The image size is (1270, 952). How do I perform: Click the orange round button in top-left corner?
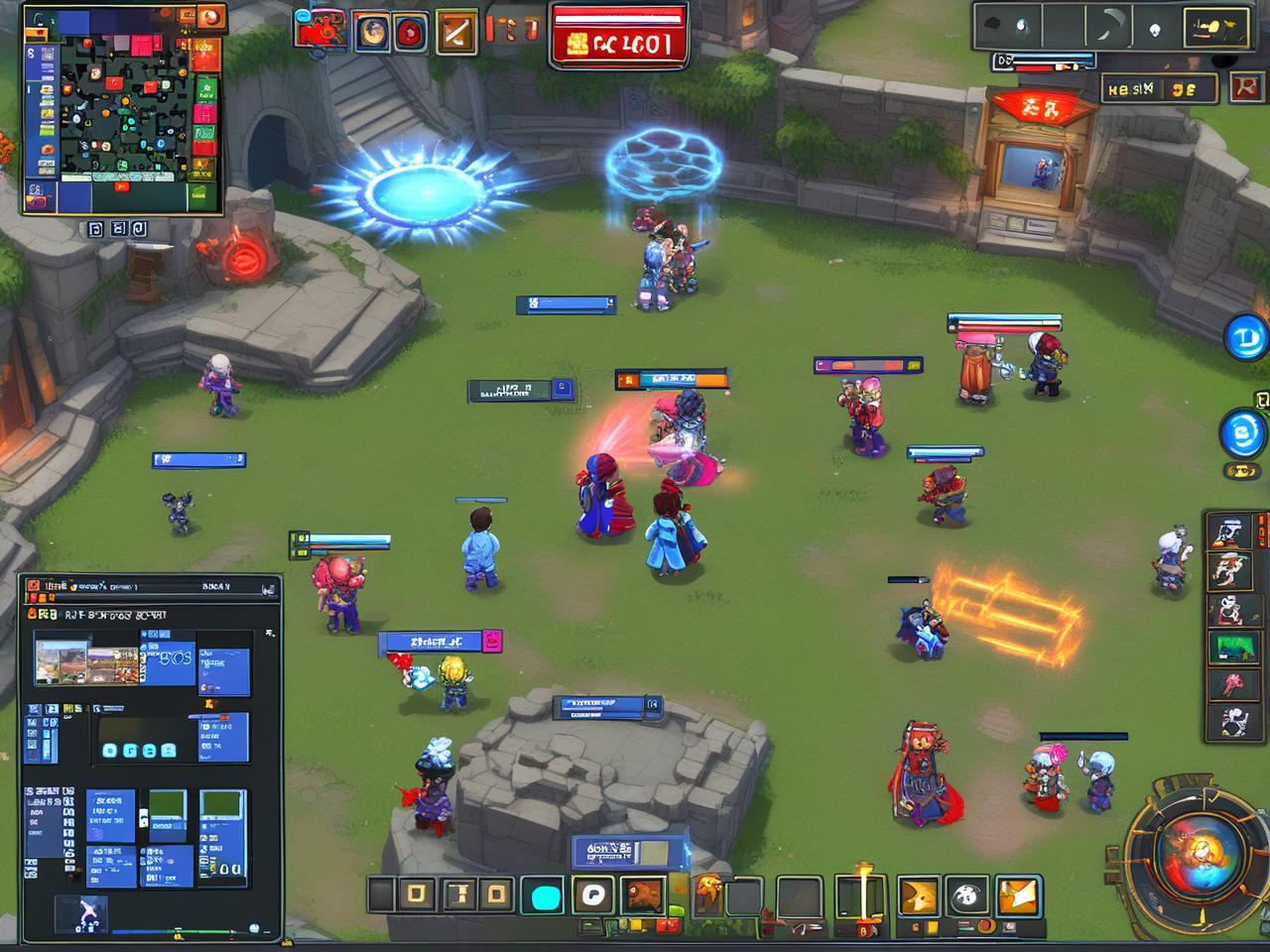tap(210, 17)
